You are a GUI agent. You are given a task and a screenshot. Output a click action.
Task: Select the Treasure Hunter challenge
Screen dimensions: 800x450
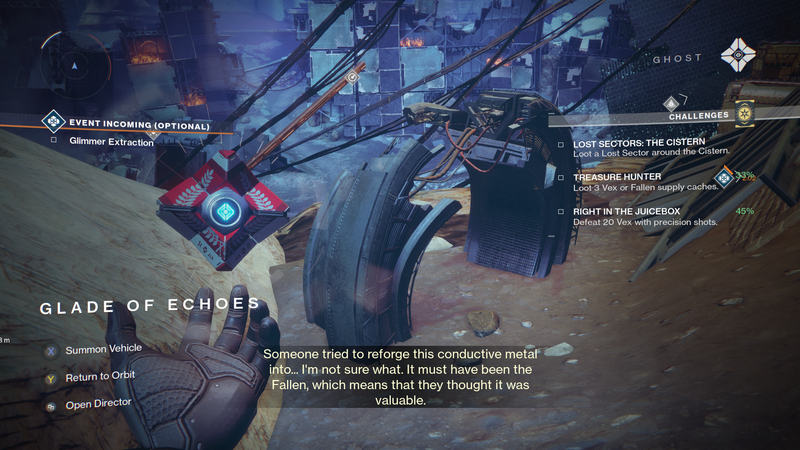coord(617,177)
